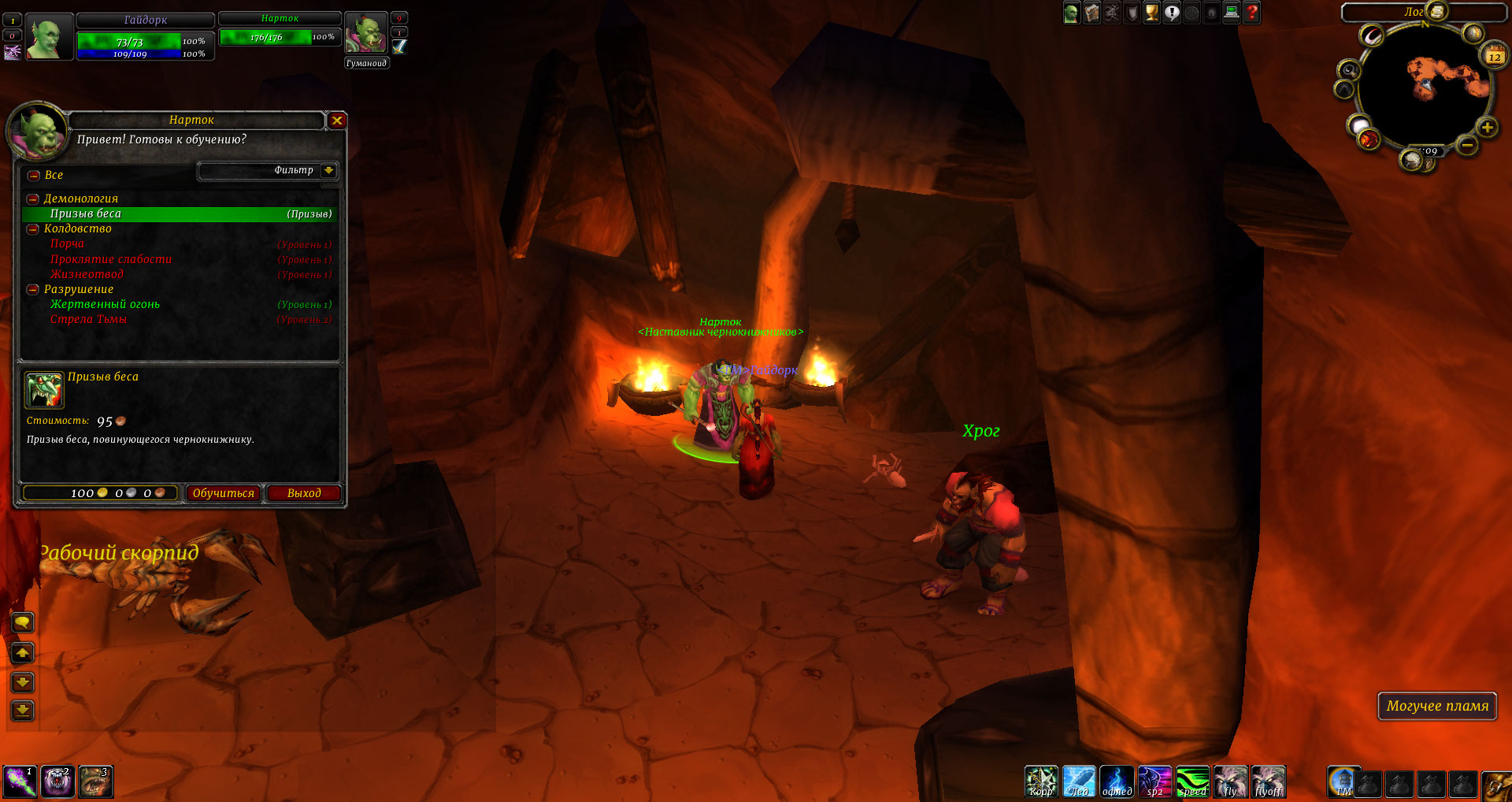Collapse the Демонология category

(x=33, y=199)
